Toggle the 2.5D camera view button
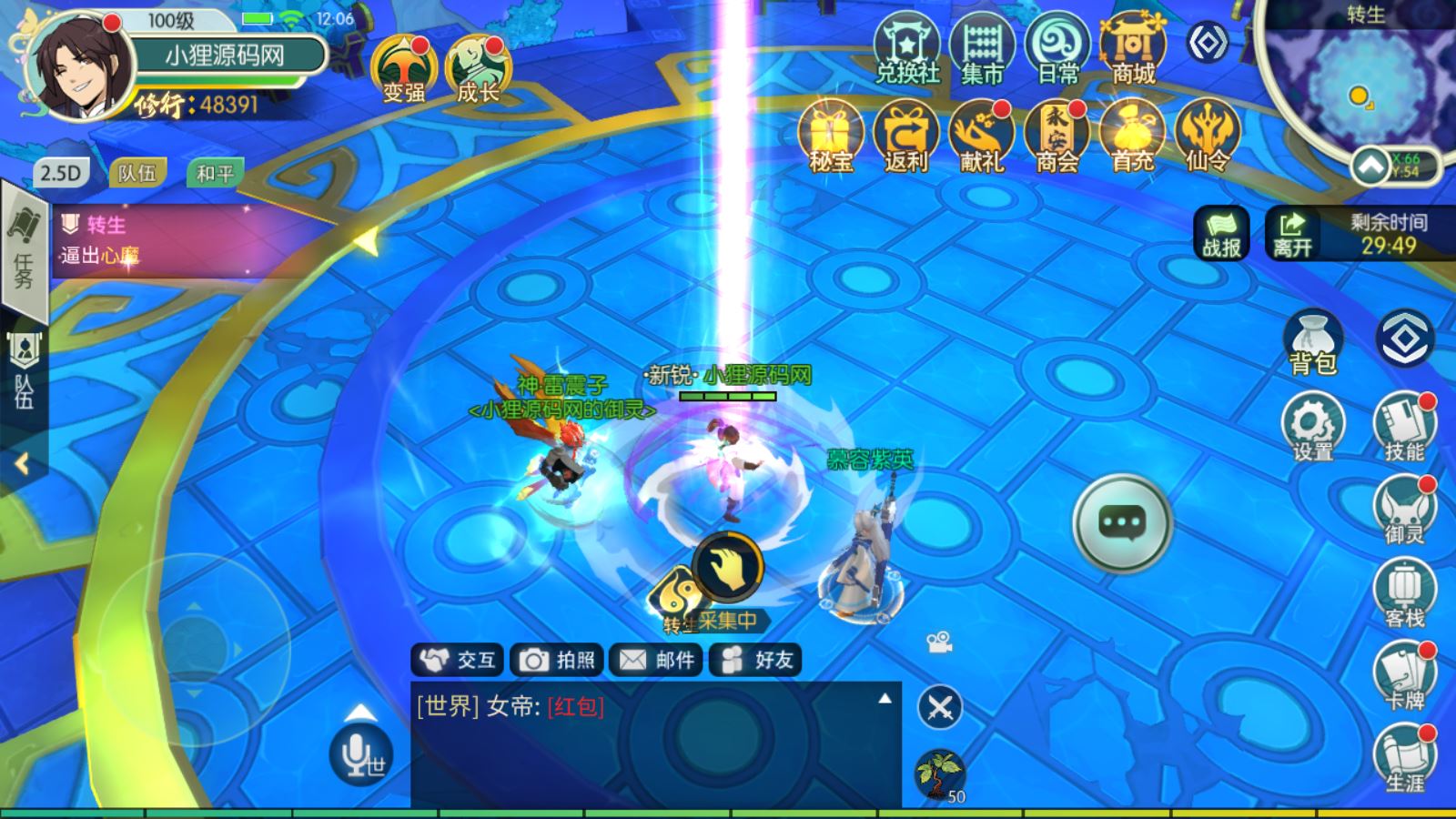This screenshot has height=819, width=1456. tap(61, 173)
